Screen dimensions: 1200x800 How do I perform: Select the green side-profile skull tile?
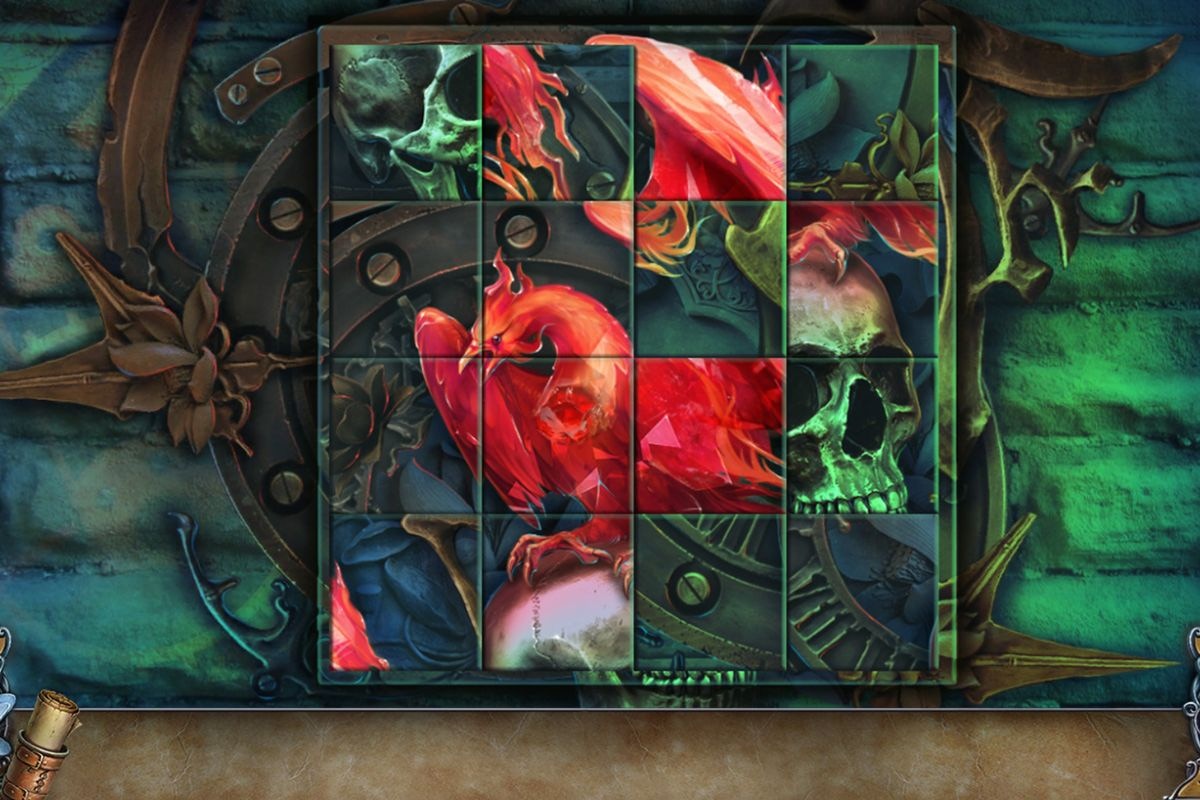click(x=405, y=122)
